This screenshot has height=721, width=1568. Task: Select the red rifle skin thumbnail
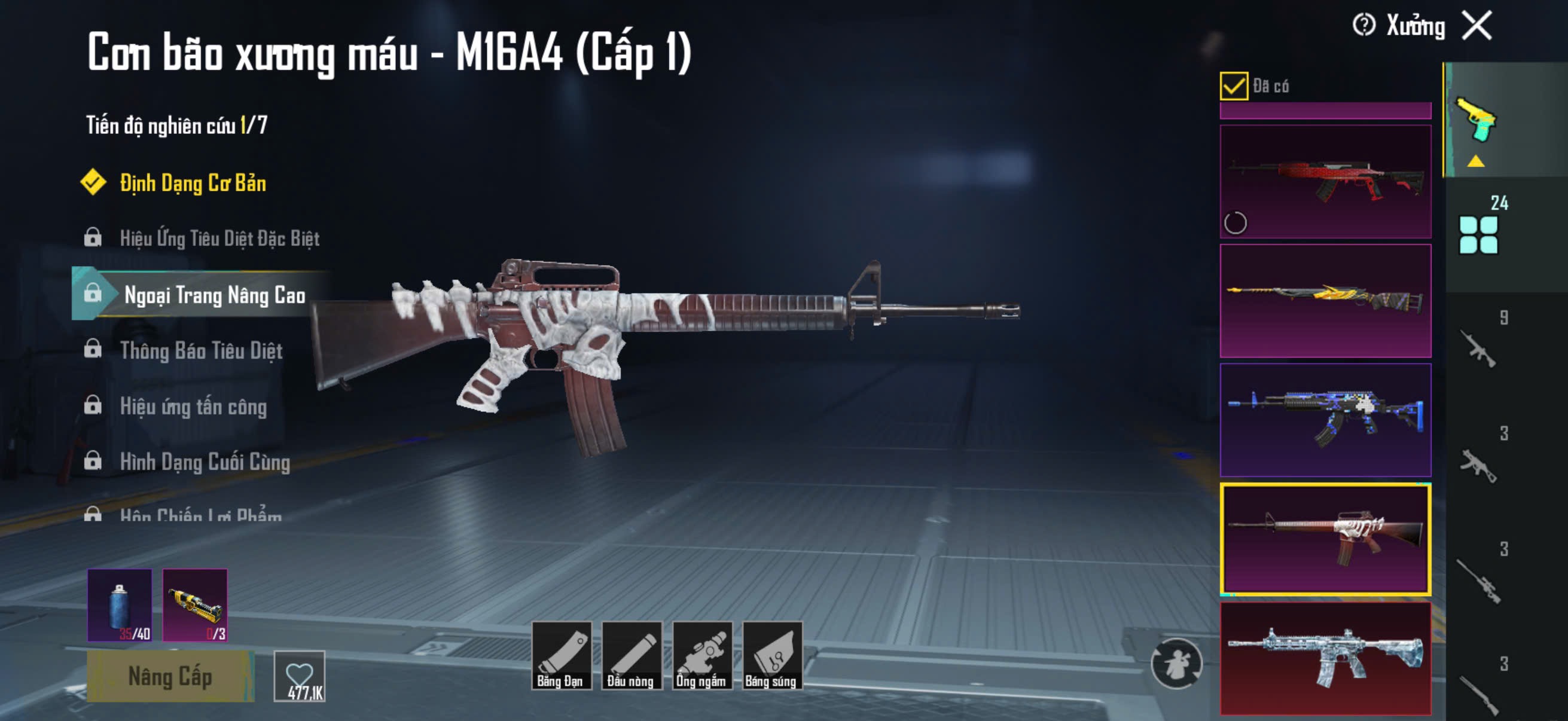(x=1325, y=181)
